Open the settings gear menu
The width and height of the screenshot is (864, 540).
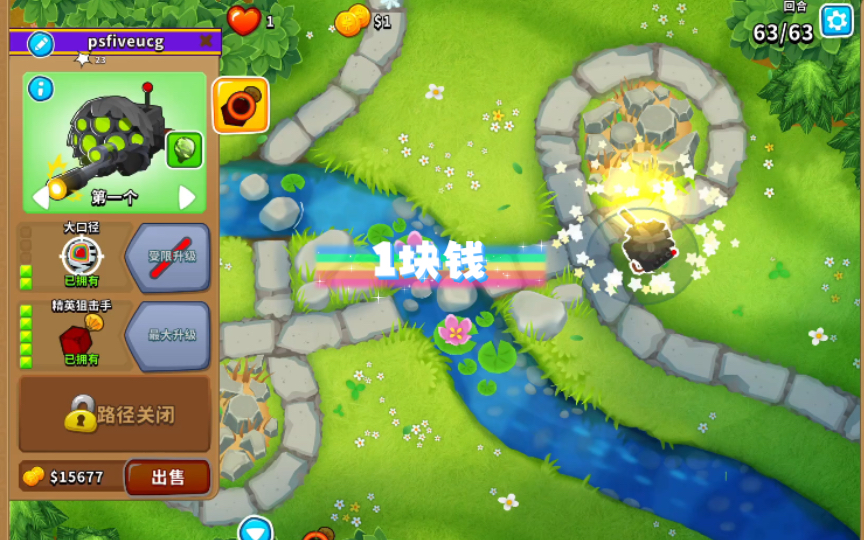coord(836,20)
